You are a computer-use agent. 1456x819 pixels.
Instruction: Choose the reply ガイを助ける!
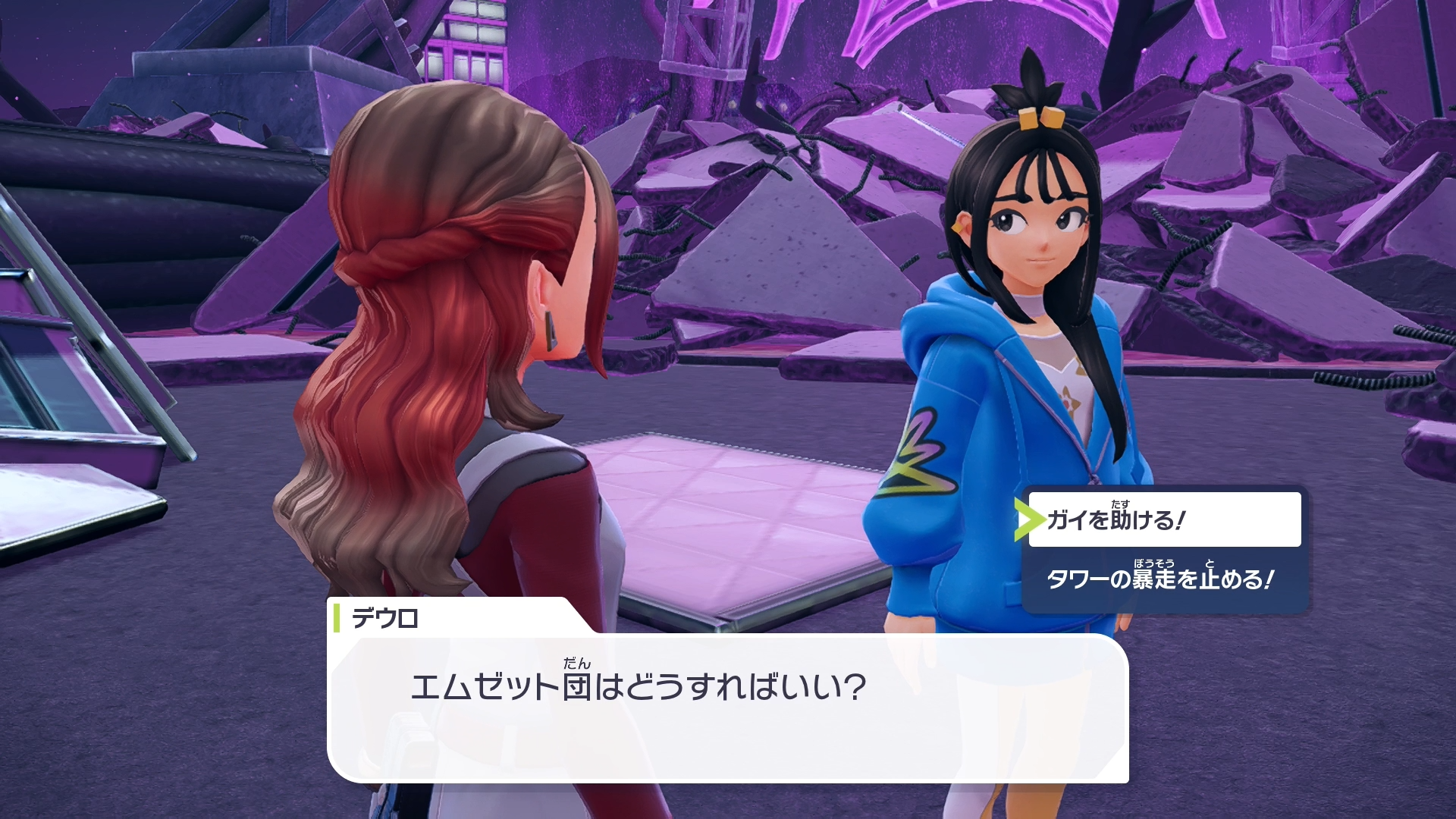(x=1163, y=519)
